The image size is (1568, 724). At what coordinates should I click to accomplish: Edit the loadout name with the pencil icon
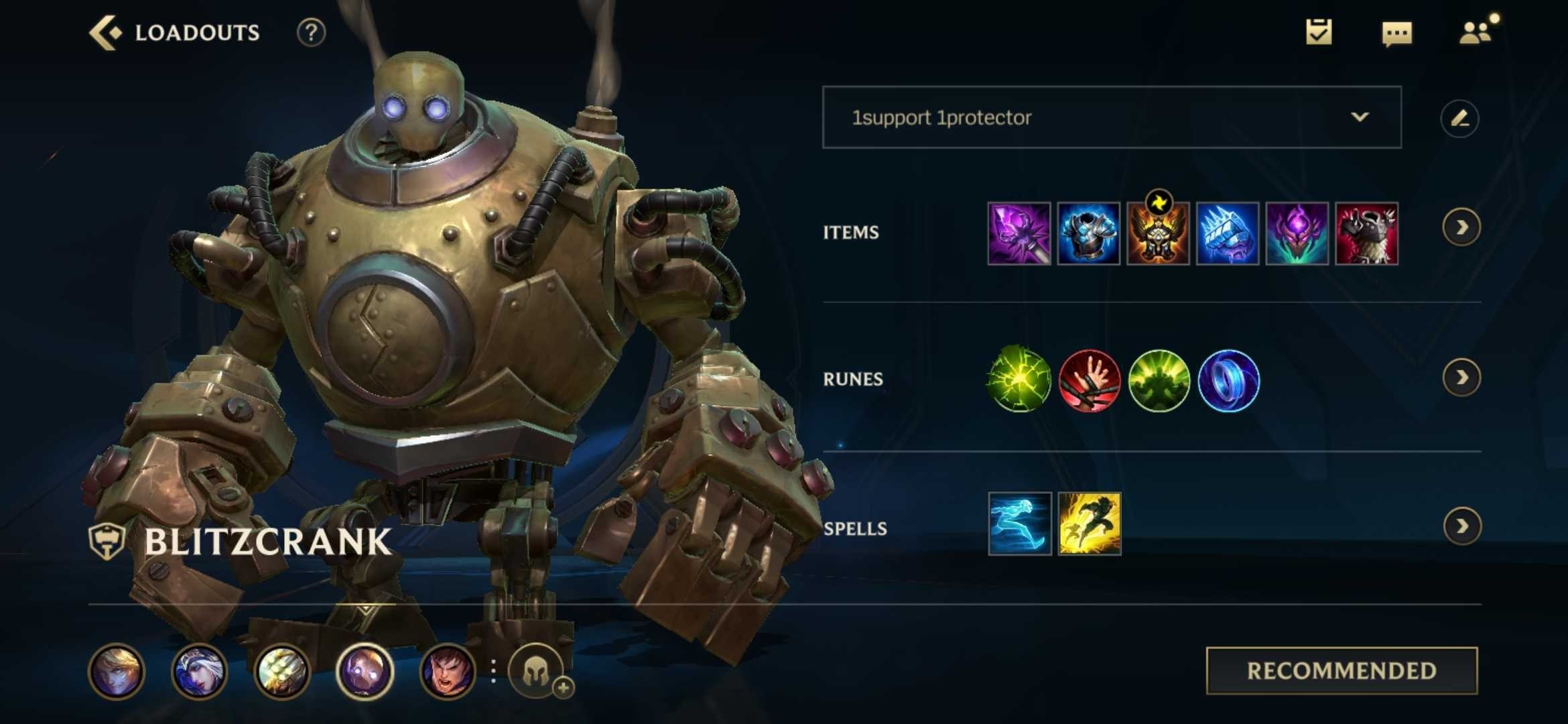pos(1461,117)
